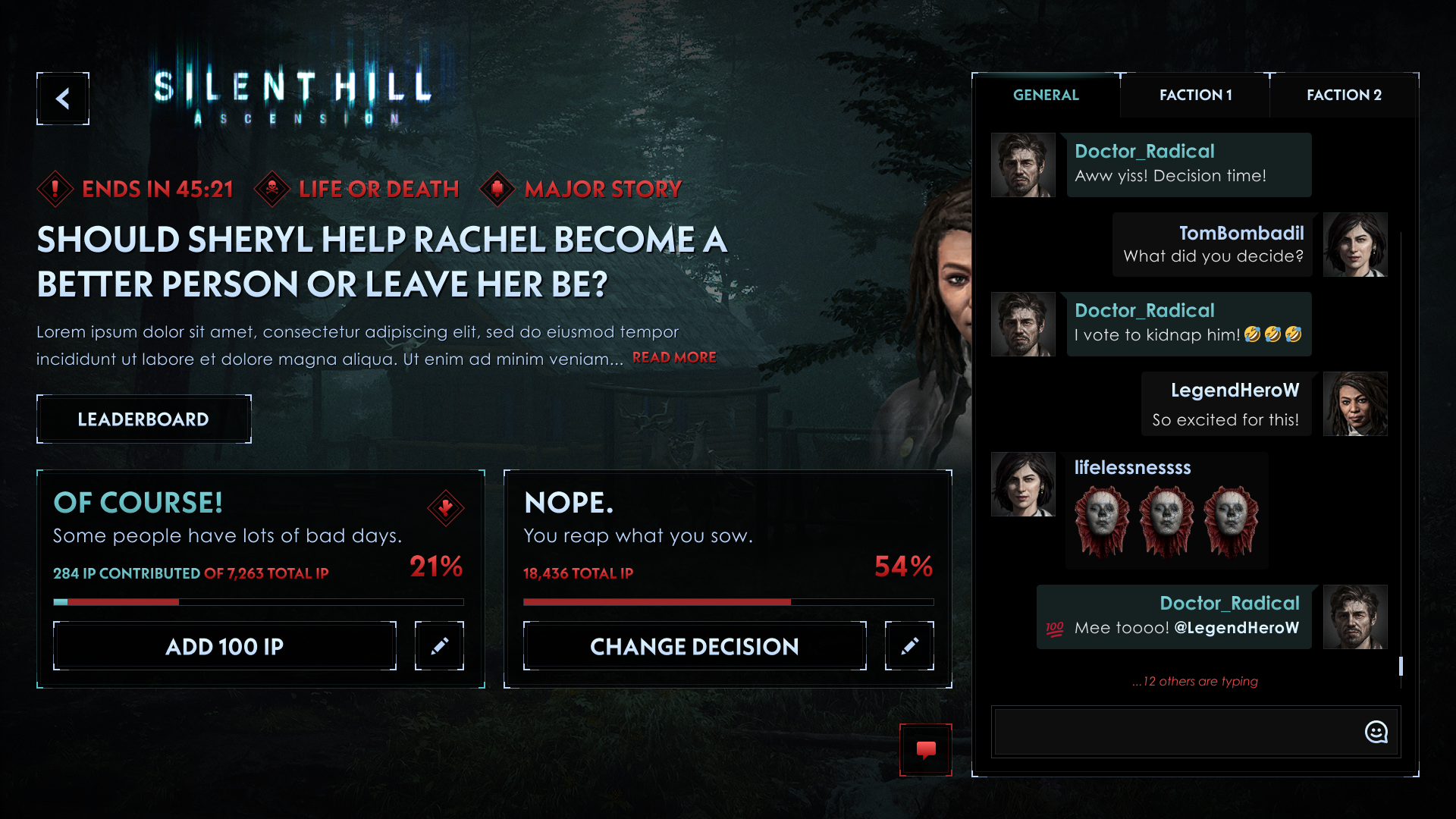Select lifelessnessss's avatar in chat
The height and width of the screenshot is (819, 1456).
coord(1023,485)
